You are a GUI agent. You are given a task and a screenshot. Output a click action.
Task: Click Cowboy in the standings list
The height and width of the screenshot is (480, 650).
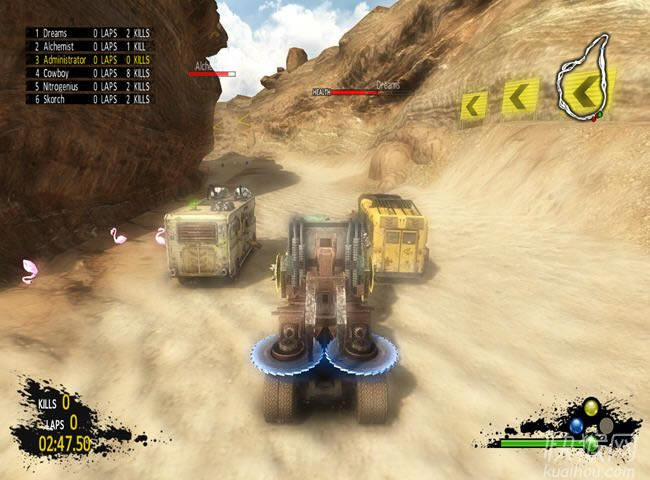pos(90,73)
